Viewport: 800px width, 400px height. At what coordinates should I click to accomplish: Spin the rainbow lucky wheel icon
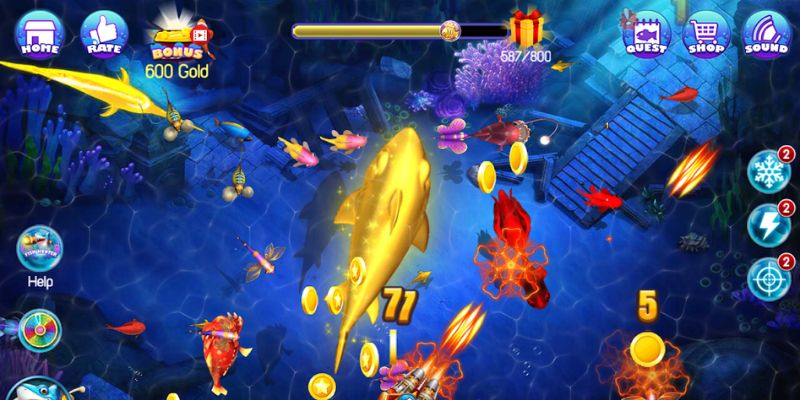40,329
